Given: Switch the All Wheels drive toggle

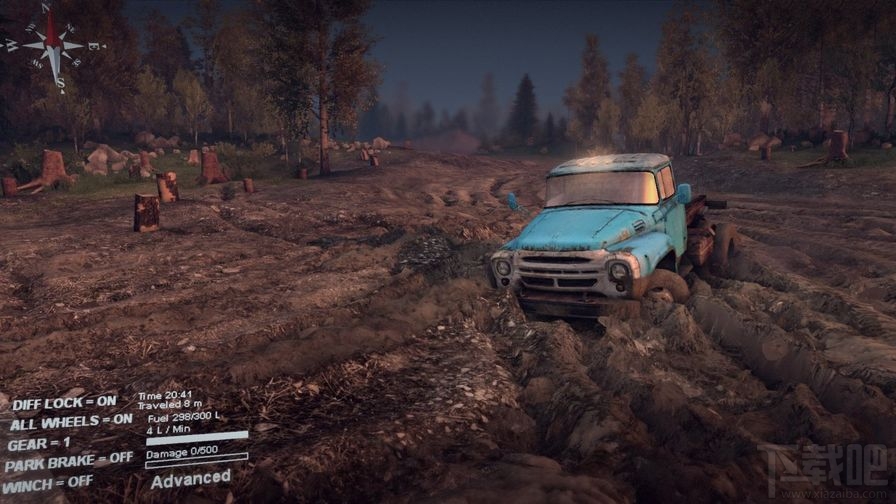Looking at the screenshot, I should (70, 421).
